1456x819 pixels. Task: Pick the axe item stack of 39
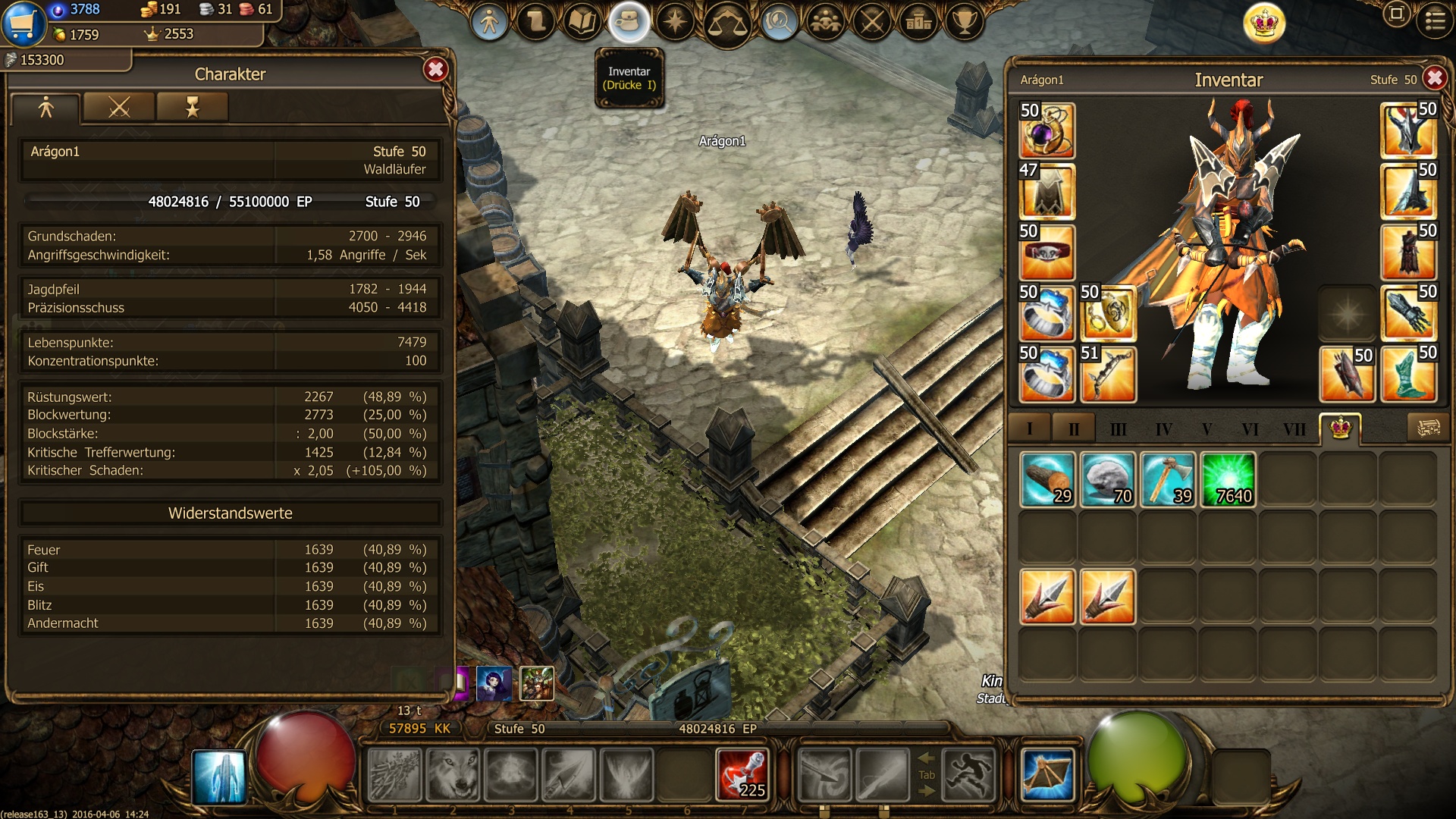pyautogui.click(x=1168, y=479)
